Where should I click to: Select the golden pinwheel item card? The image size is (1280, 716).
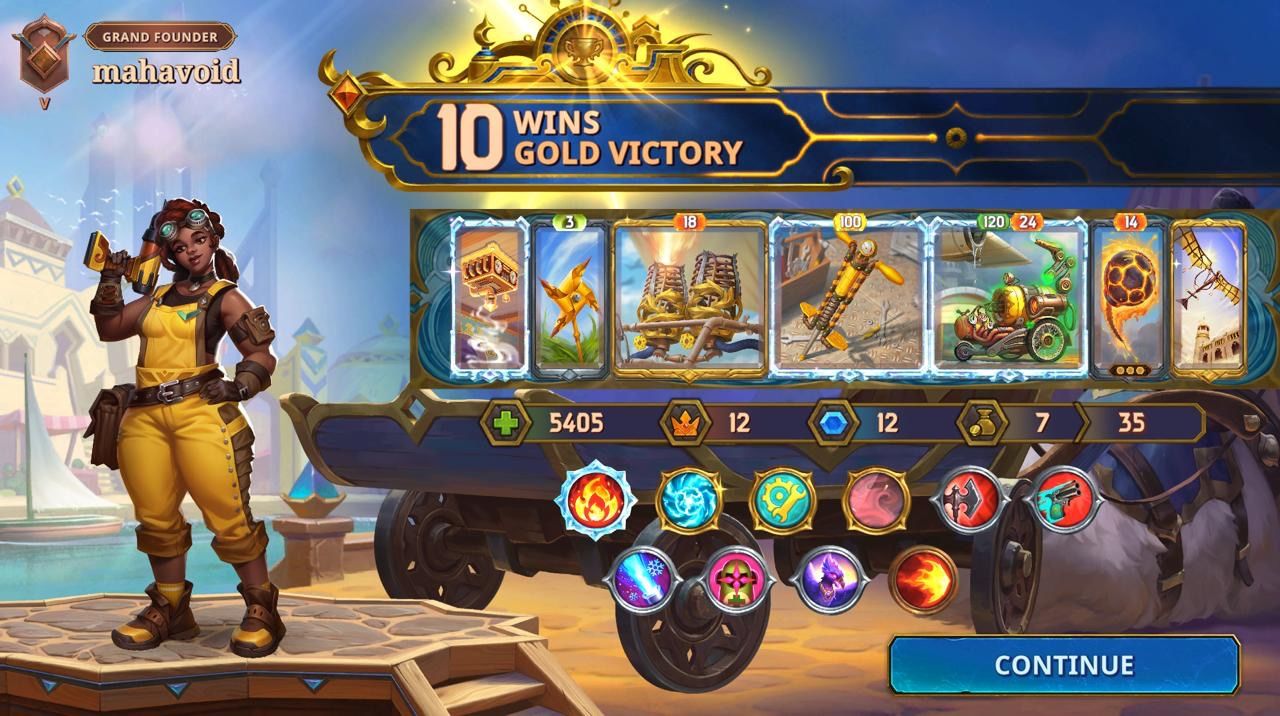(x=570, y=298)
